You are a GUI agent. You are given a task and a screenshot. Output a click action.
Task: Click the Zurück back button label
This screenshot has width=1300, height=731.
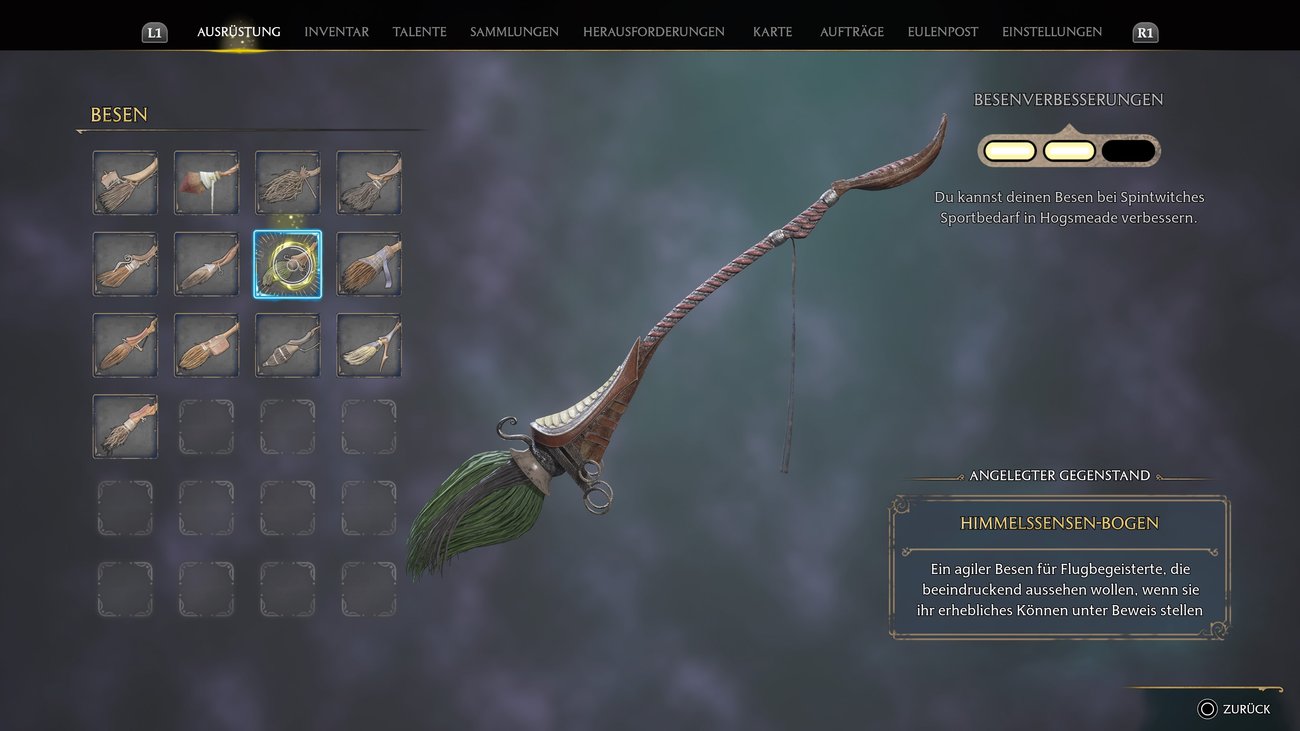[1245, 709]
